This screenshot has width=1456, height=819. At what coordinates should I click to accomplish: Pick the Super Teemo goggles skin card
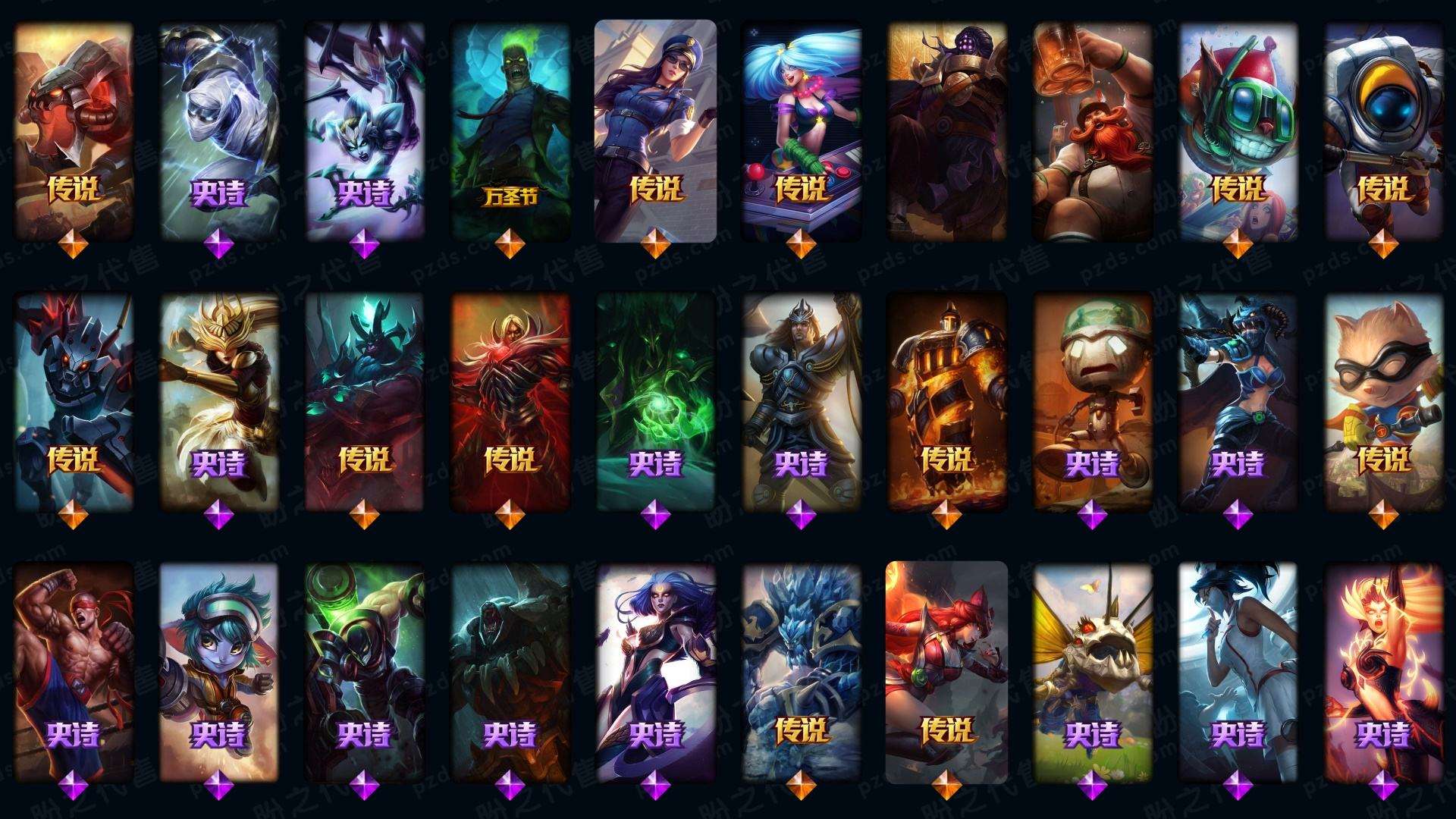tap(1384, 402)
